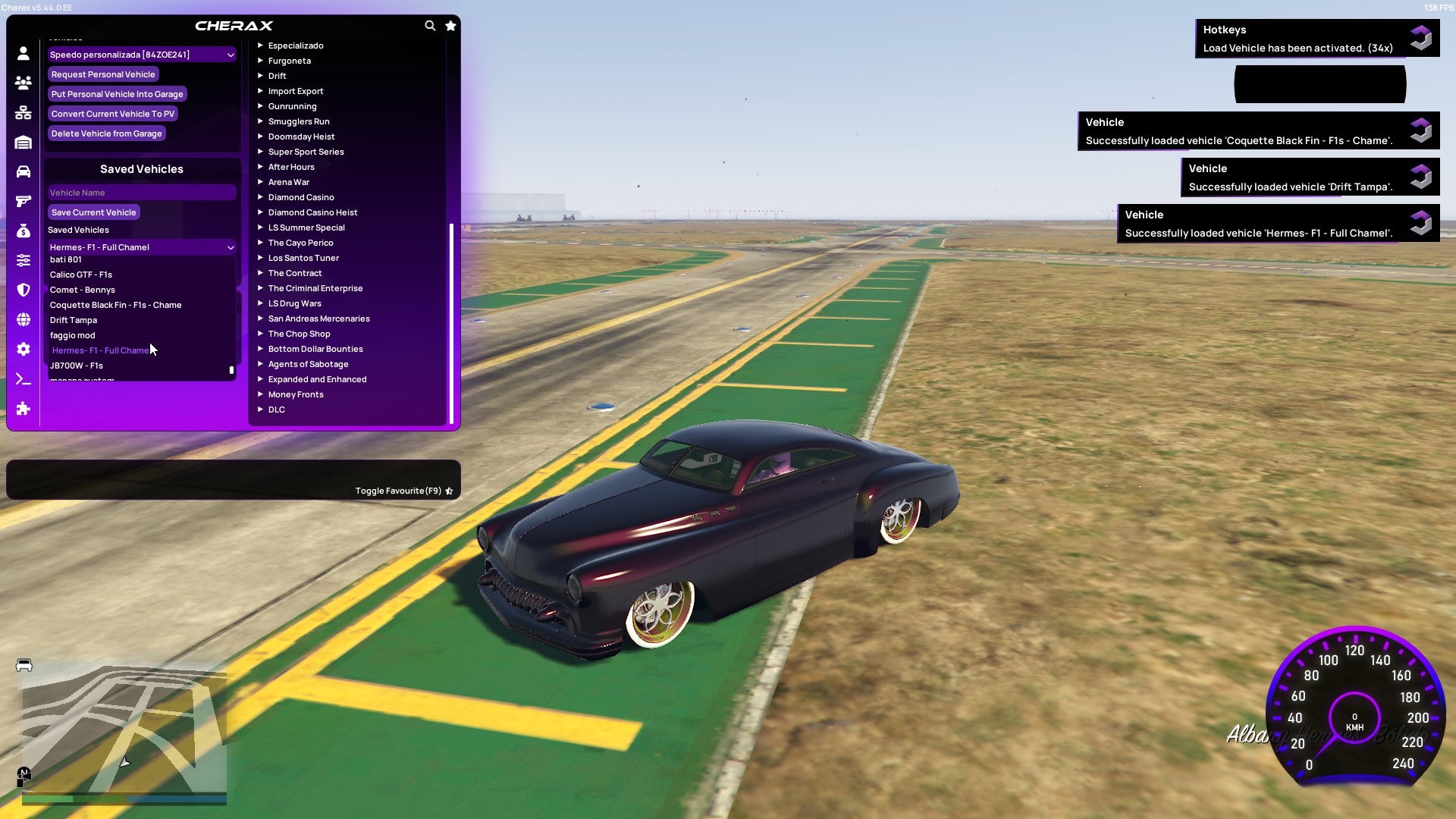Click the Save Current Vehicle button
Viewport: 1456px width, 819px height.
coord(93,212)
